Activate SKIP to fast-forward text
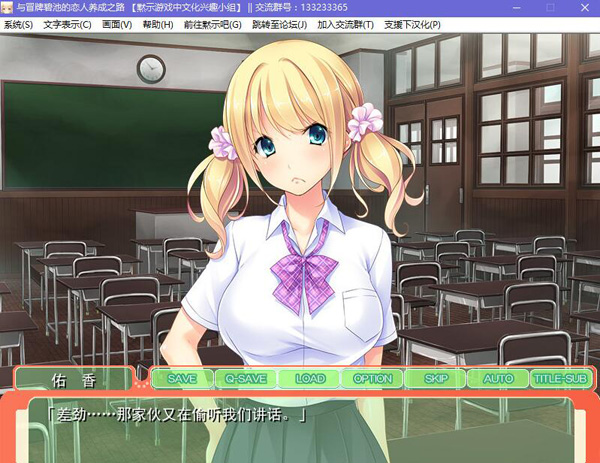 tap(436, 379)
